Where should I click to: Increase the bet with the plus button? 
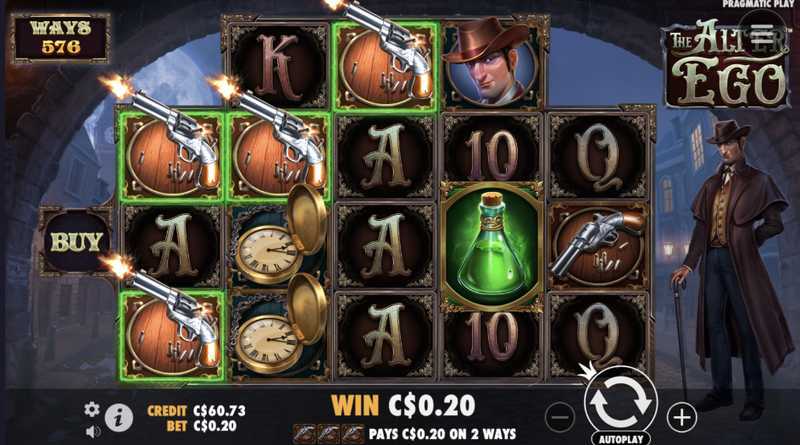click(x=681, y=415)
